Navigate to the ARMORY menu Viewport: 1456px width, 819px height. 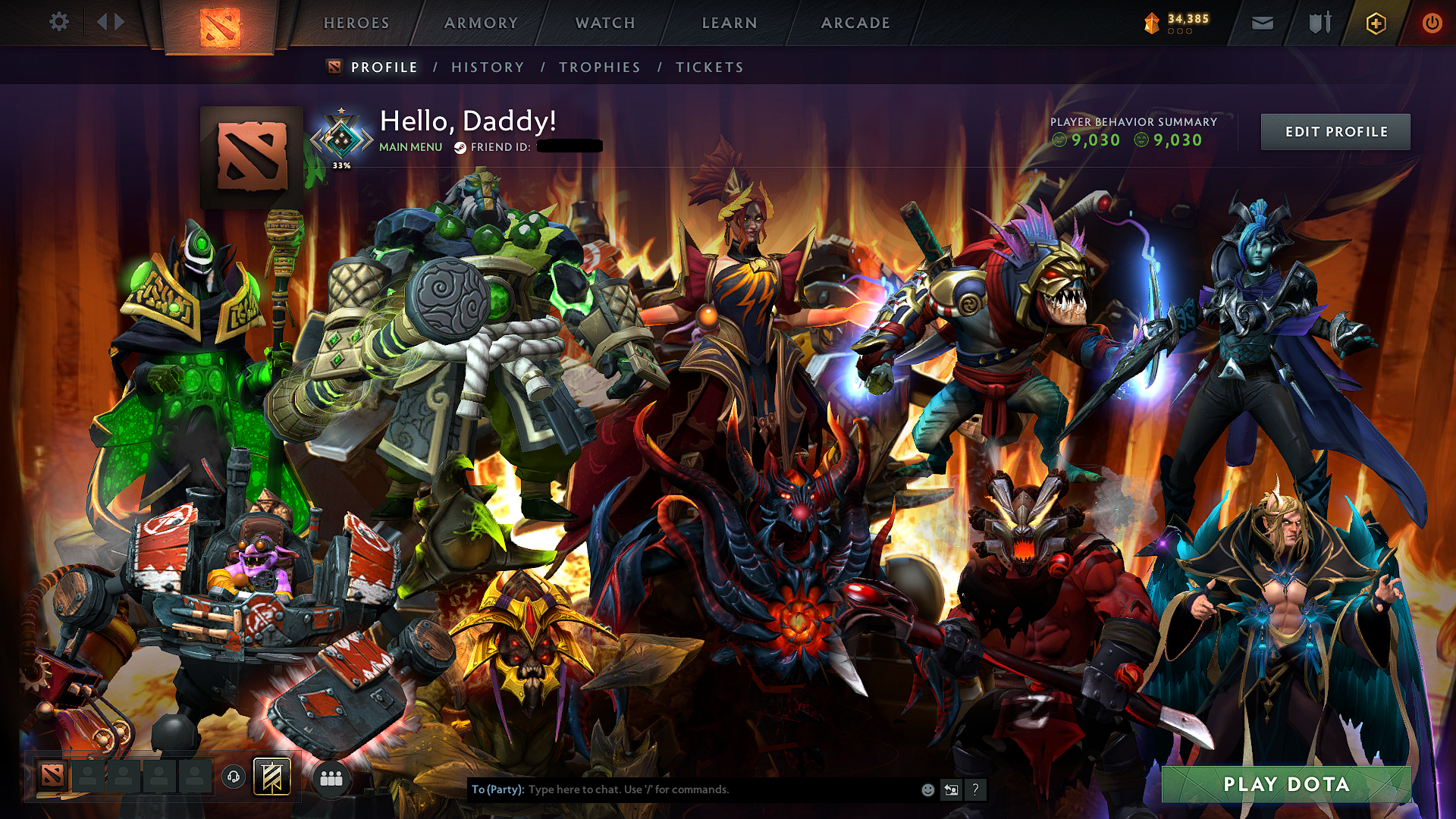481,23
